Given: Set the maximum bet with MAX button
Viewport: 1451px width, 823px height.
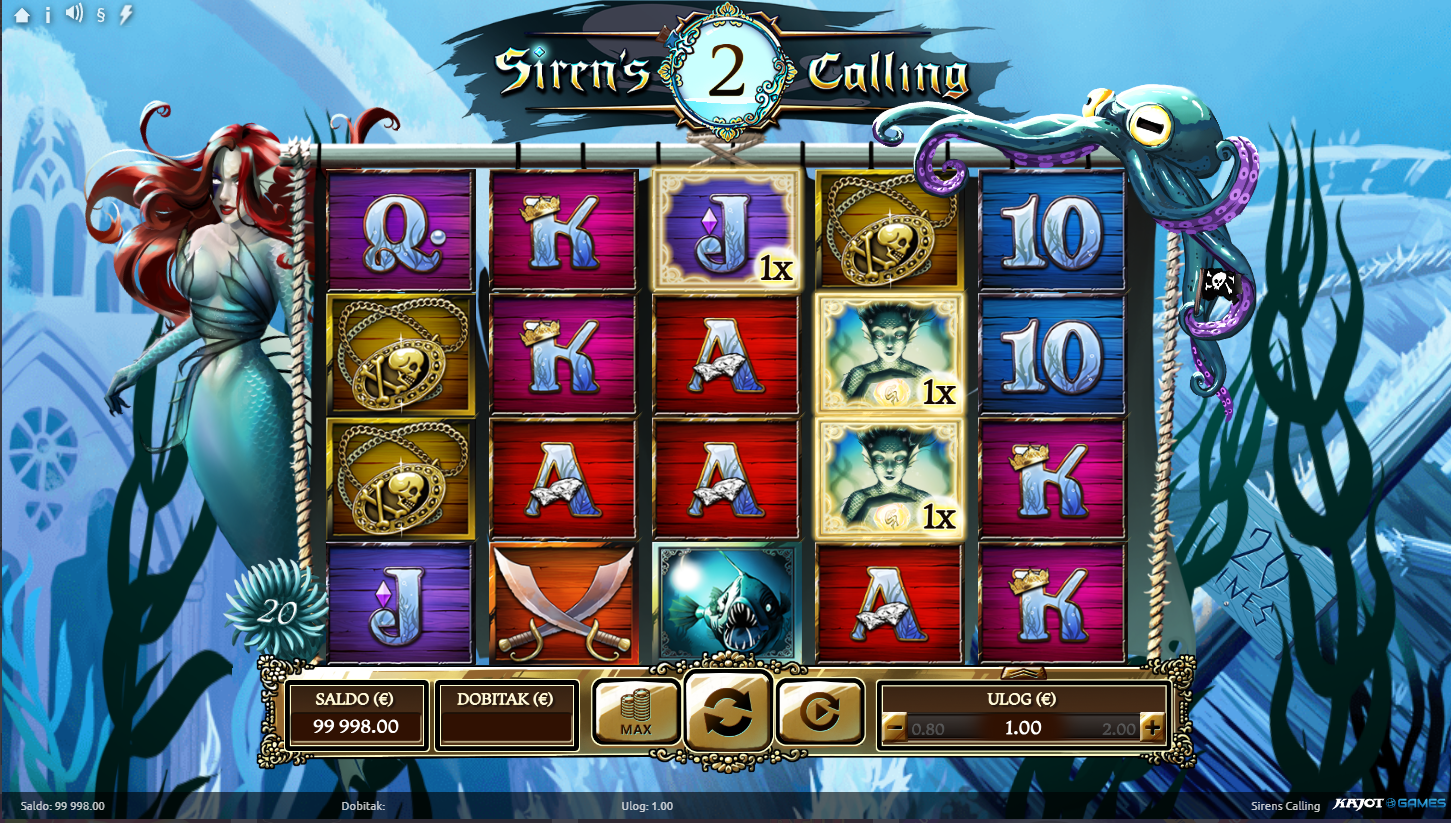Looking at the screenshot, I should click(x=636, y=713).
